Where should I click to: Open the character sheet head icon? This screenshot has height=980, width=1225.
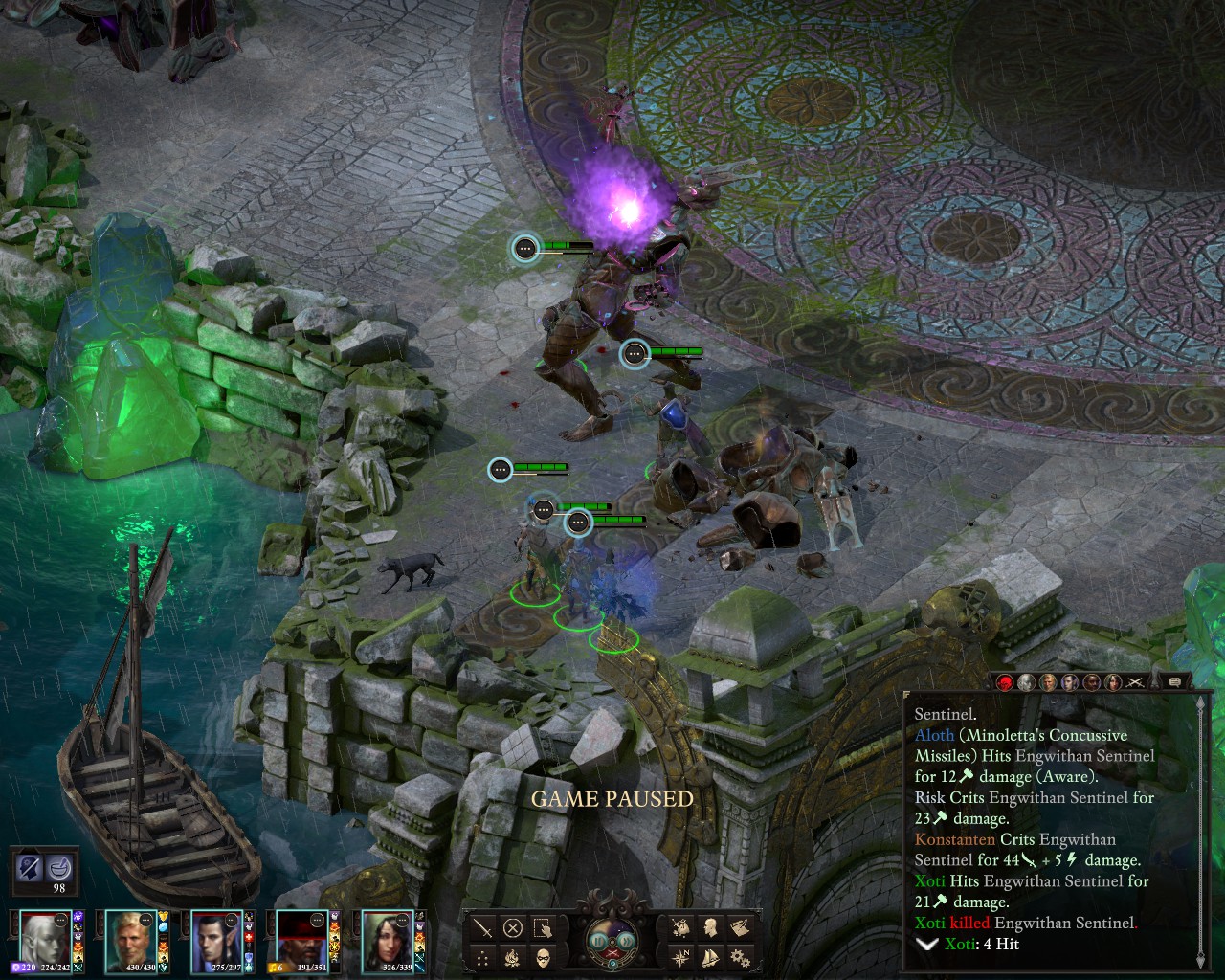(x=710, y=927)
